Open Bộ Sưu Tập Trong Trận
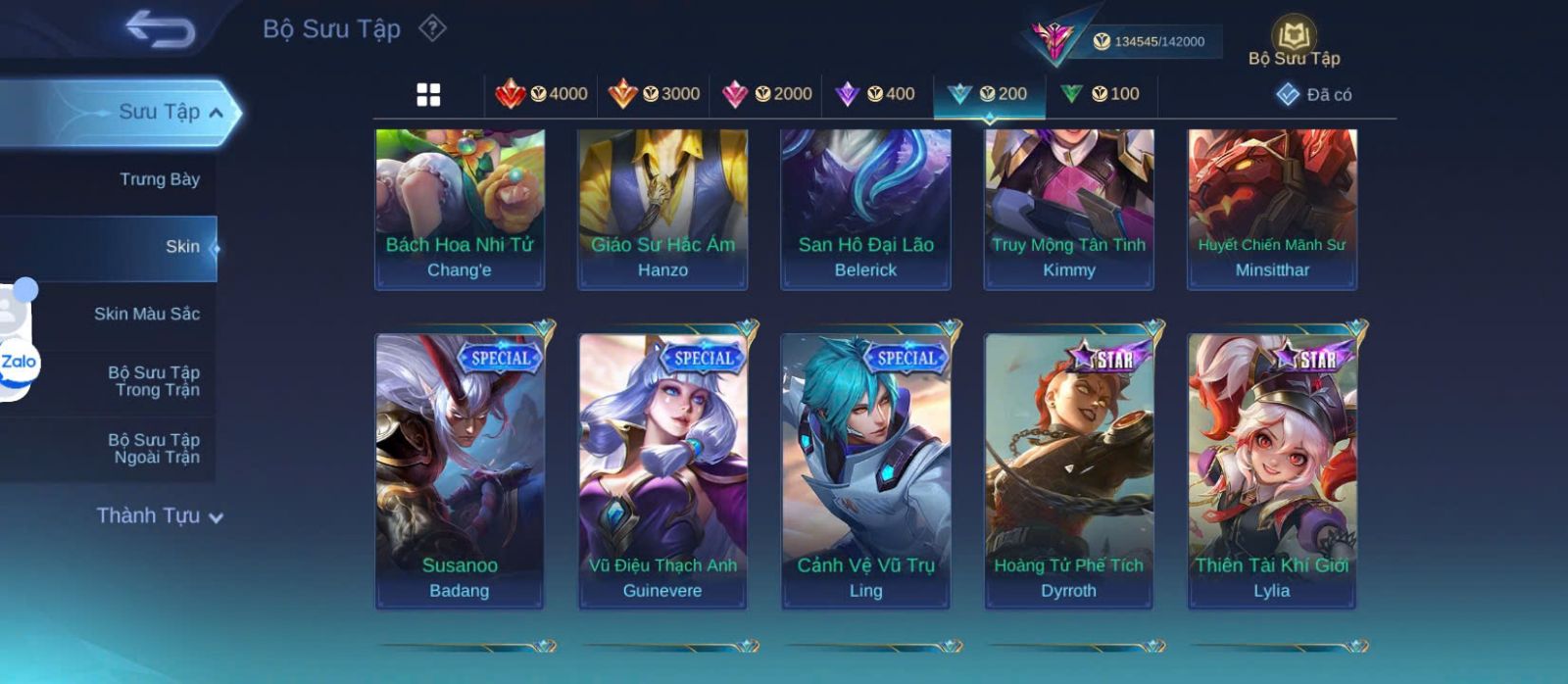The image size is (1568, 684). (x=154, y=381)
